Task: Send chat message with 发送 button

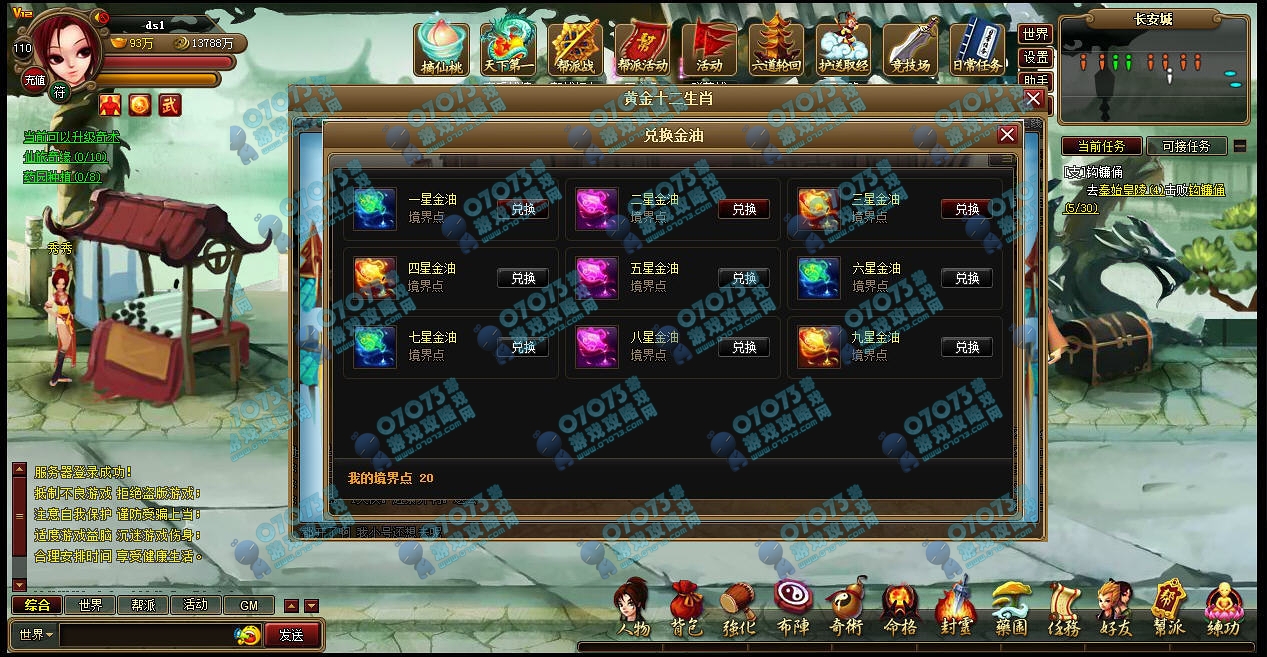Action: [292, 634]
